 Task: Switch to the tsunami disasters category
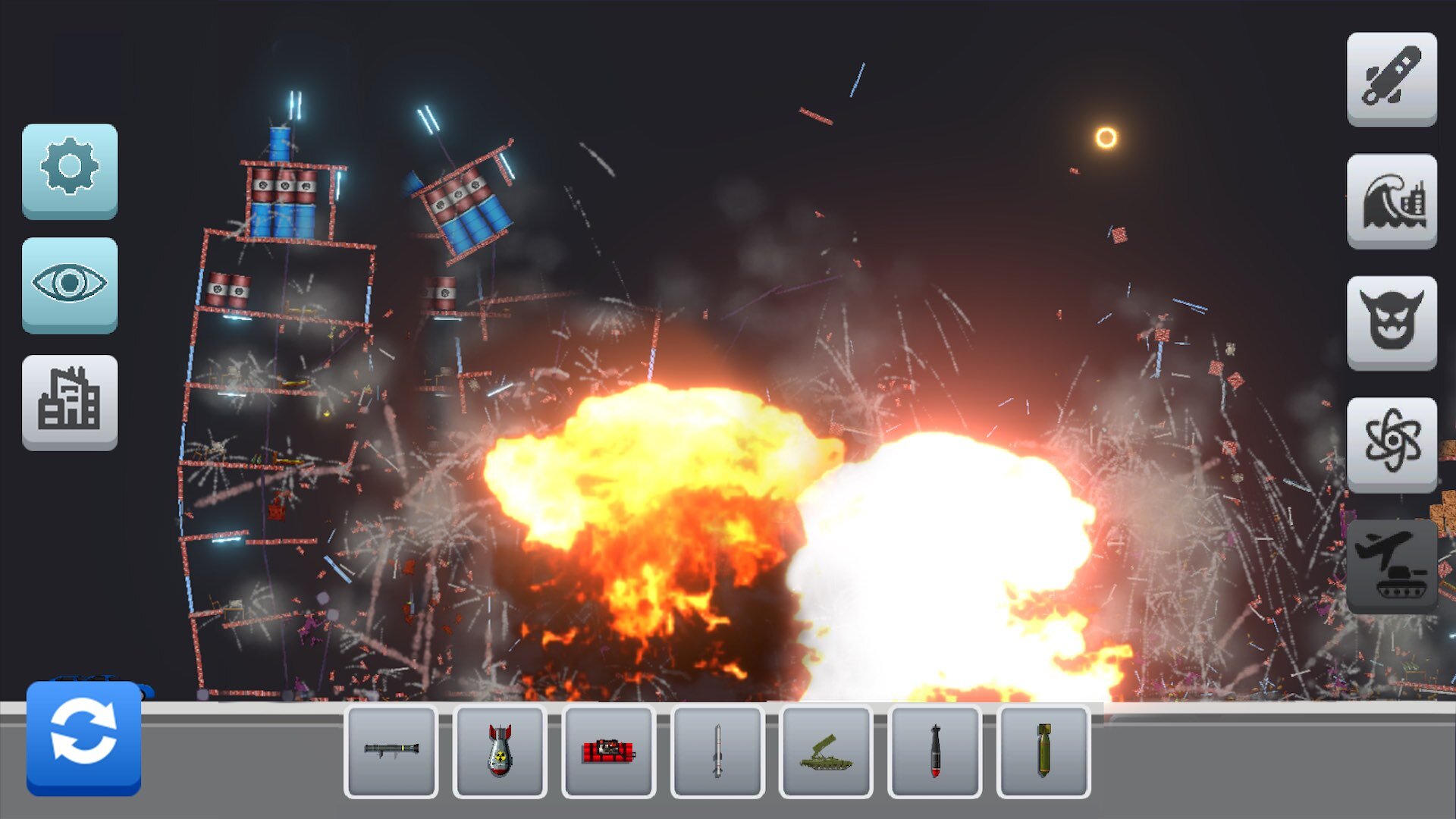point(1392,200)
